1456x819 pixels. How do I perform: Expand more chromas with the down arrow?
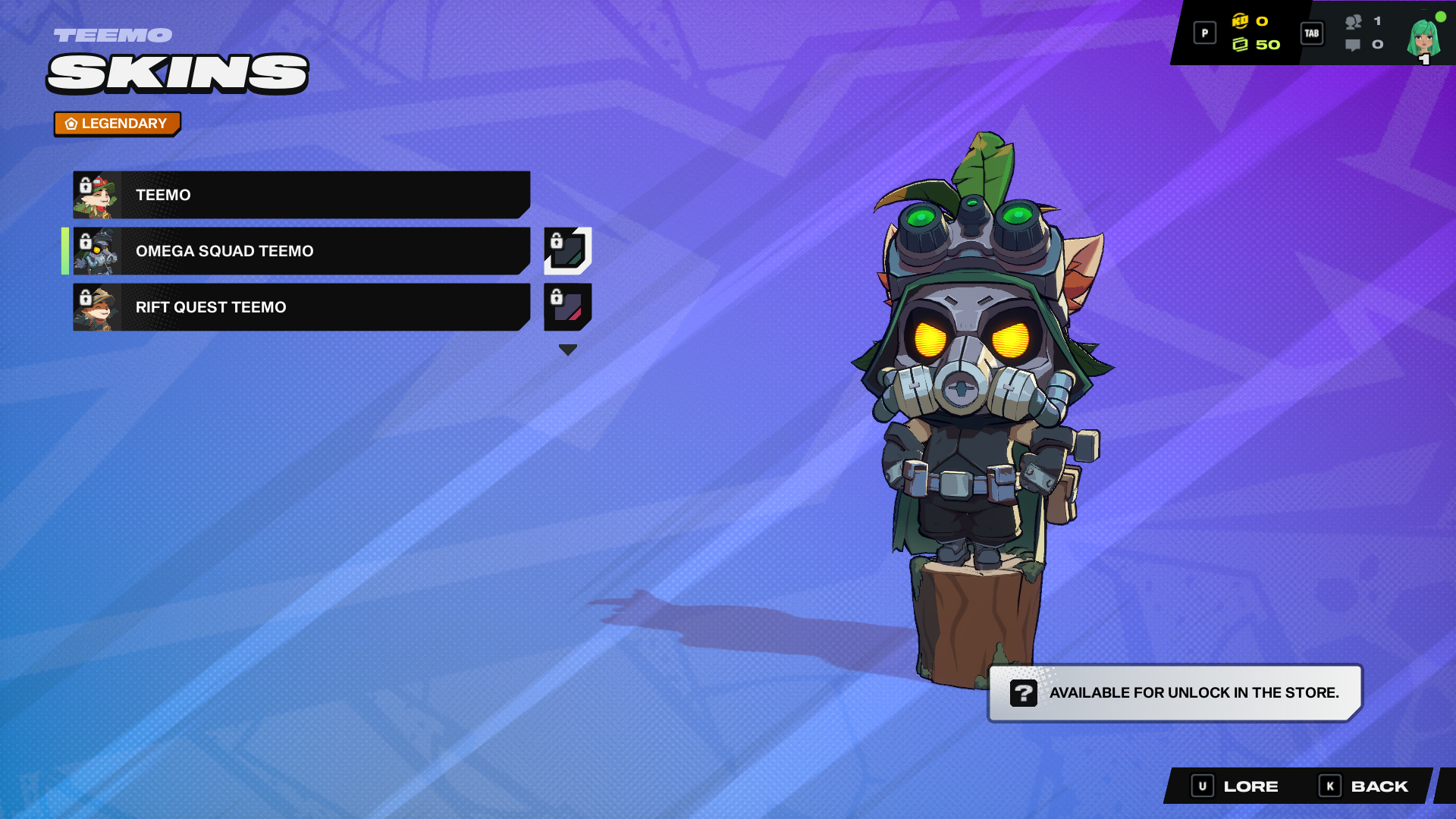[x=566, y=349]
